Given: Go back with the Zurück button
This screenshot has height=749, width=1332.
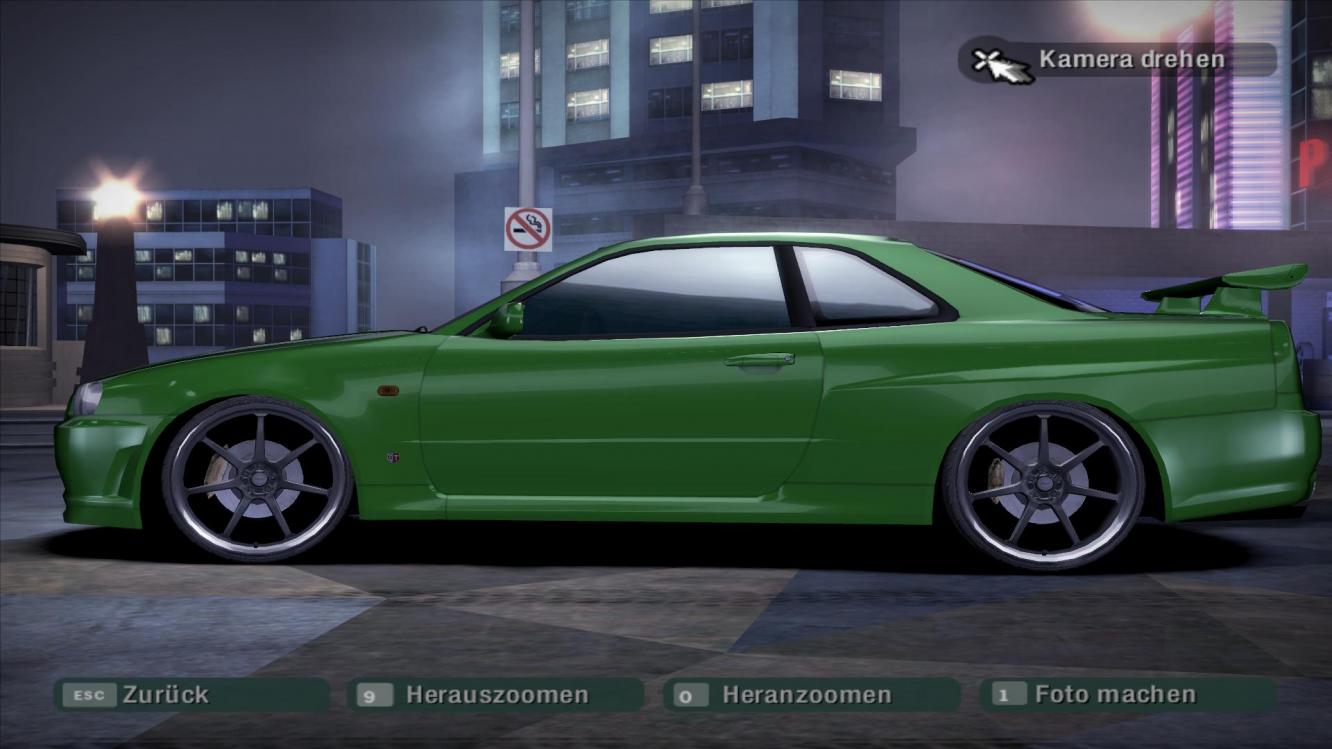Looking at the screenshot, I should pyautogui.click(x=190, y=695).
